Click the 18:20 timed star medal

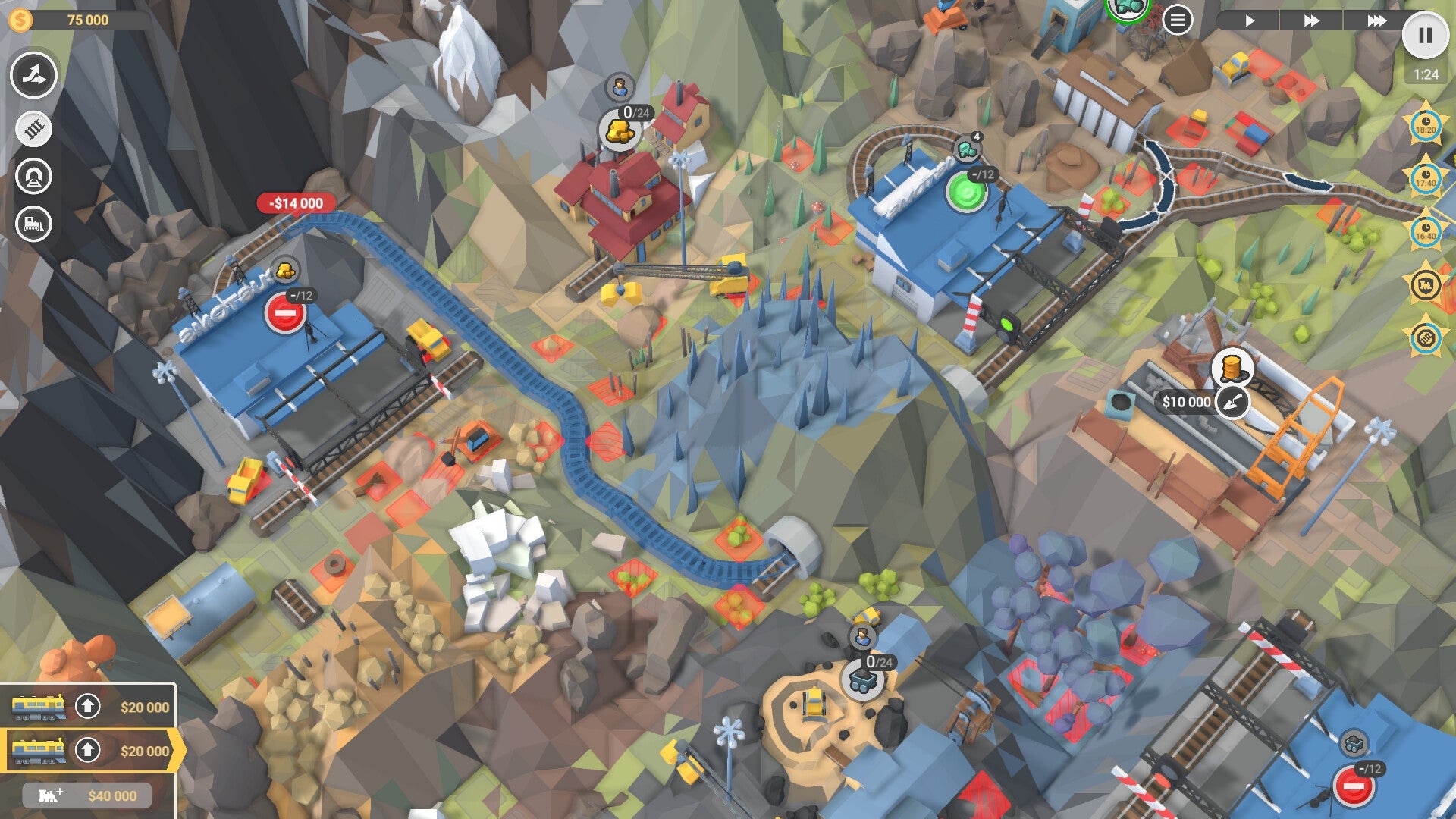1424,124
